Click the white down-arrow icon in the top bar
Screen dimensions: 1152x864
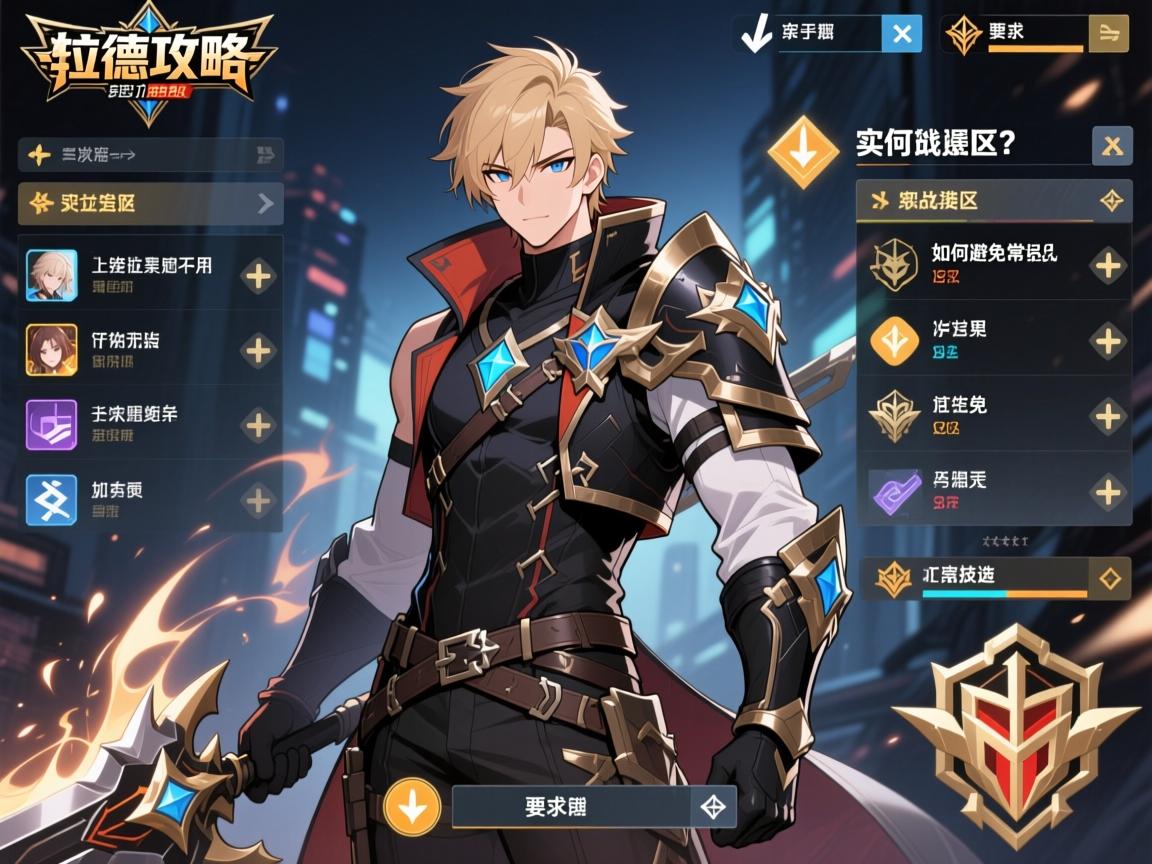[757, 35]
